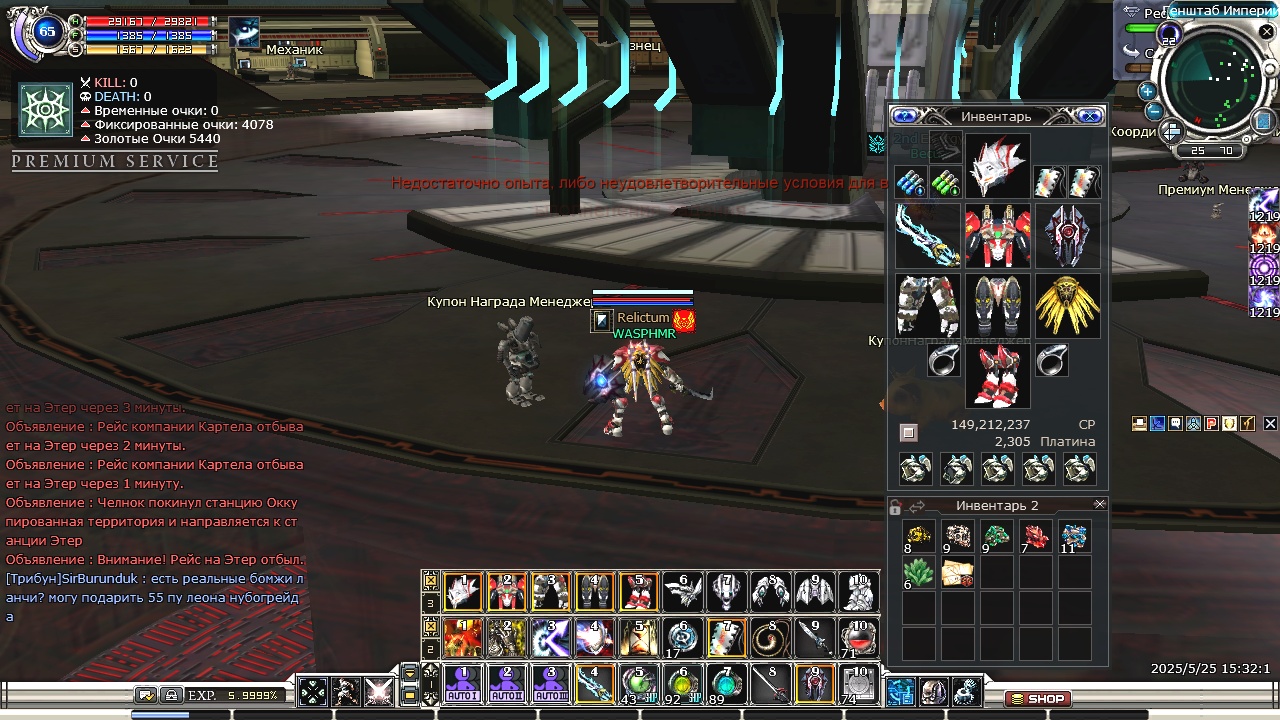
Task: Select the red-white boots equipment slot
Action: tap(997, 375)
